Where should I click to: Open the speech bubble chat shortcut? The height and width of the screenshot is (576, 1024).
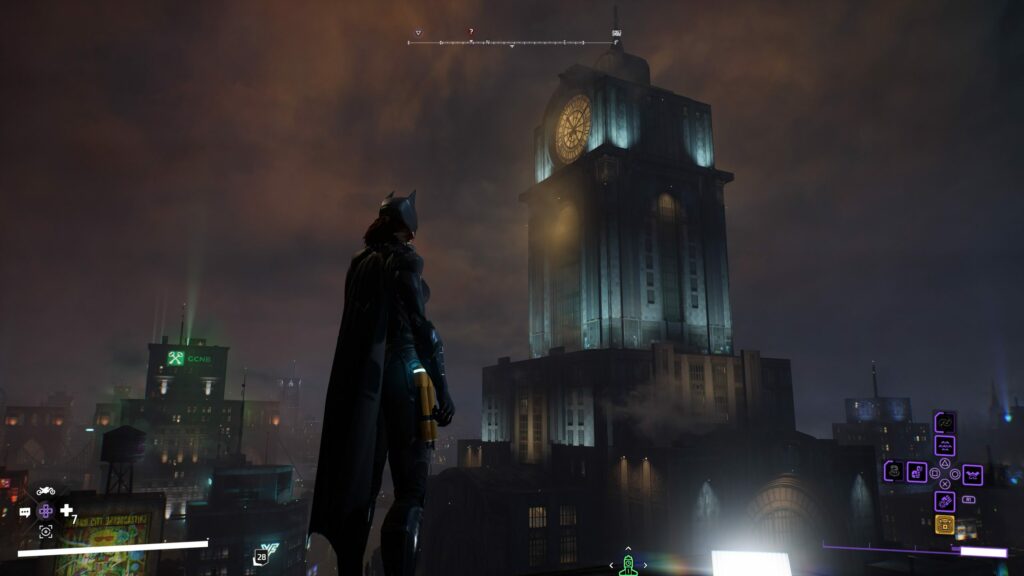tap(25, 512)
